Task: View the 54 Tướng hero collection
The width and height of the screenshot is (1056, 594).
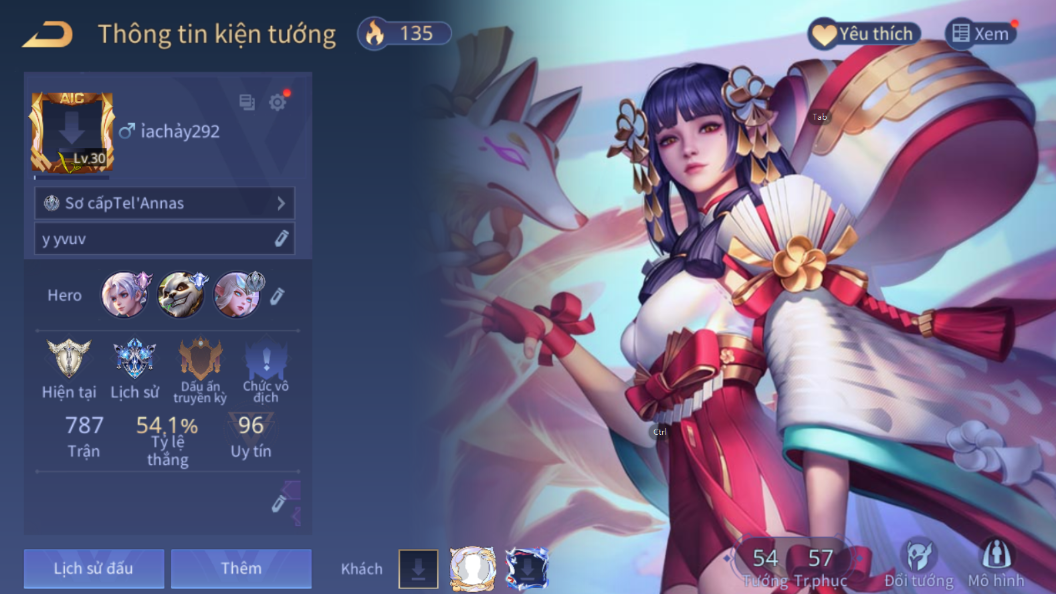Action: pos(765,566)
